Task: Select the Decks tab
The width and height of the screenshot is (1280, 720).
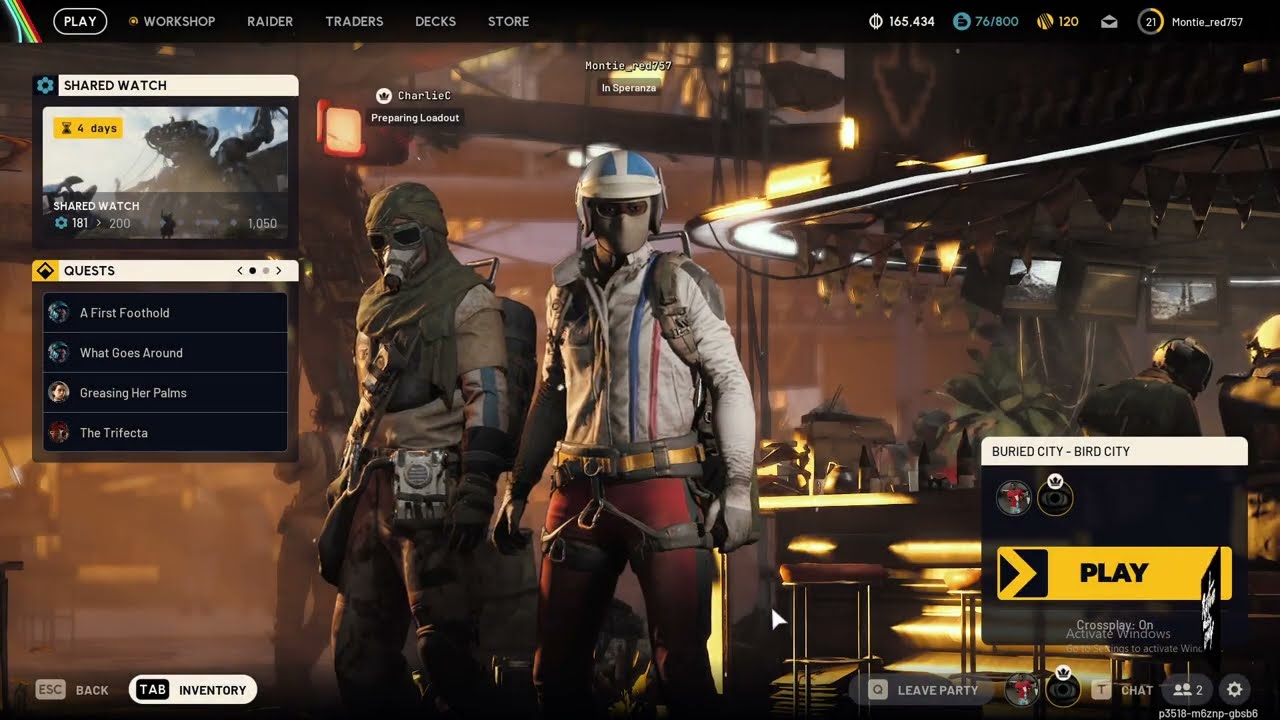Action: [435, 21]
